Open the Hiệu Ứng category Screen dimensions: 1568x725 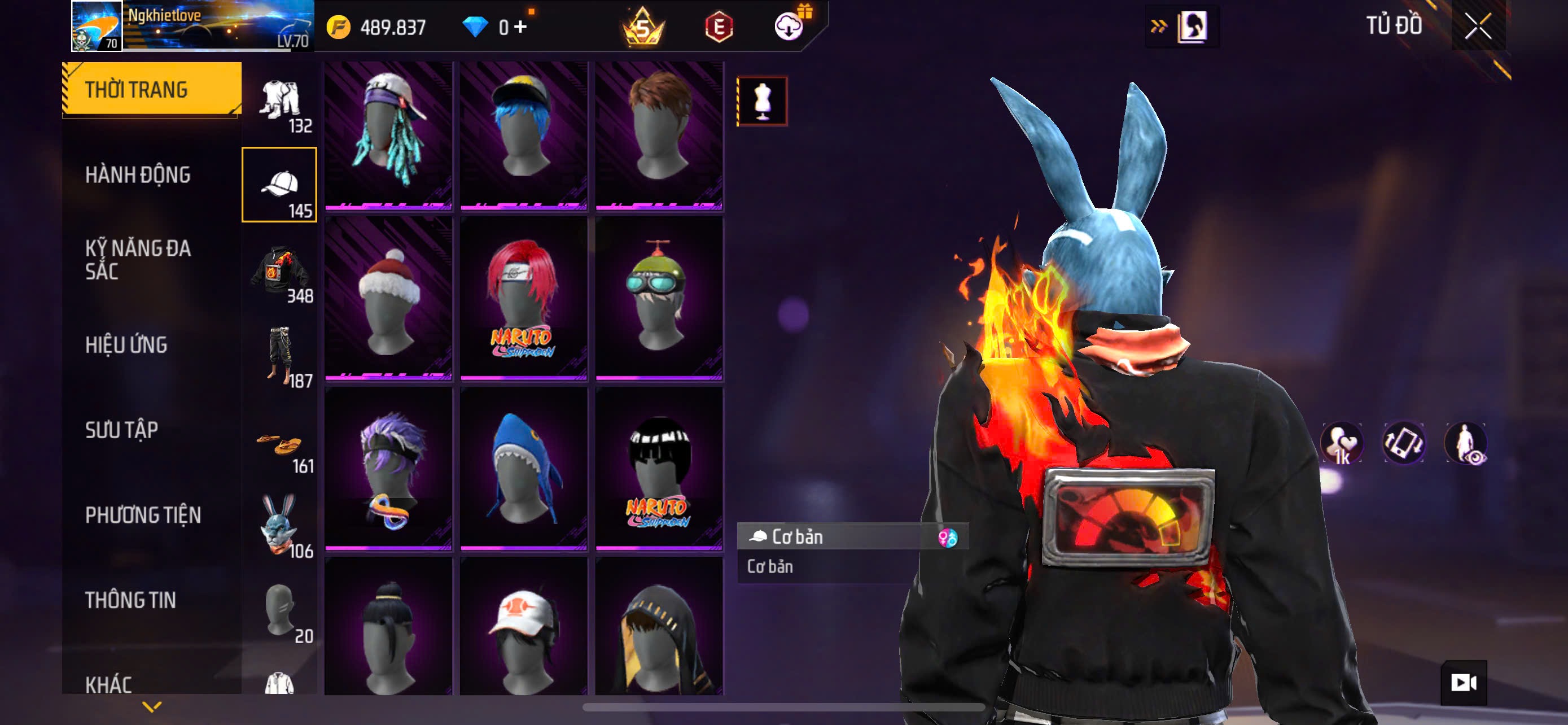point(126,344)
